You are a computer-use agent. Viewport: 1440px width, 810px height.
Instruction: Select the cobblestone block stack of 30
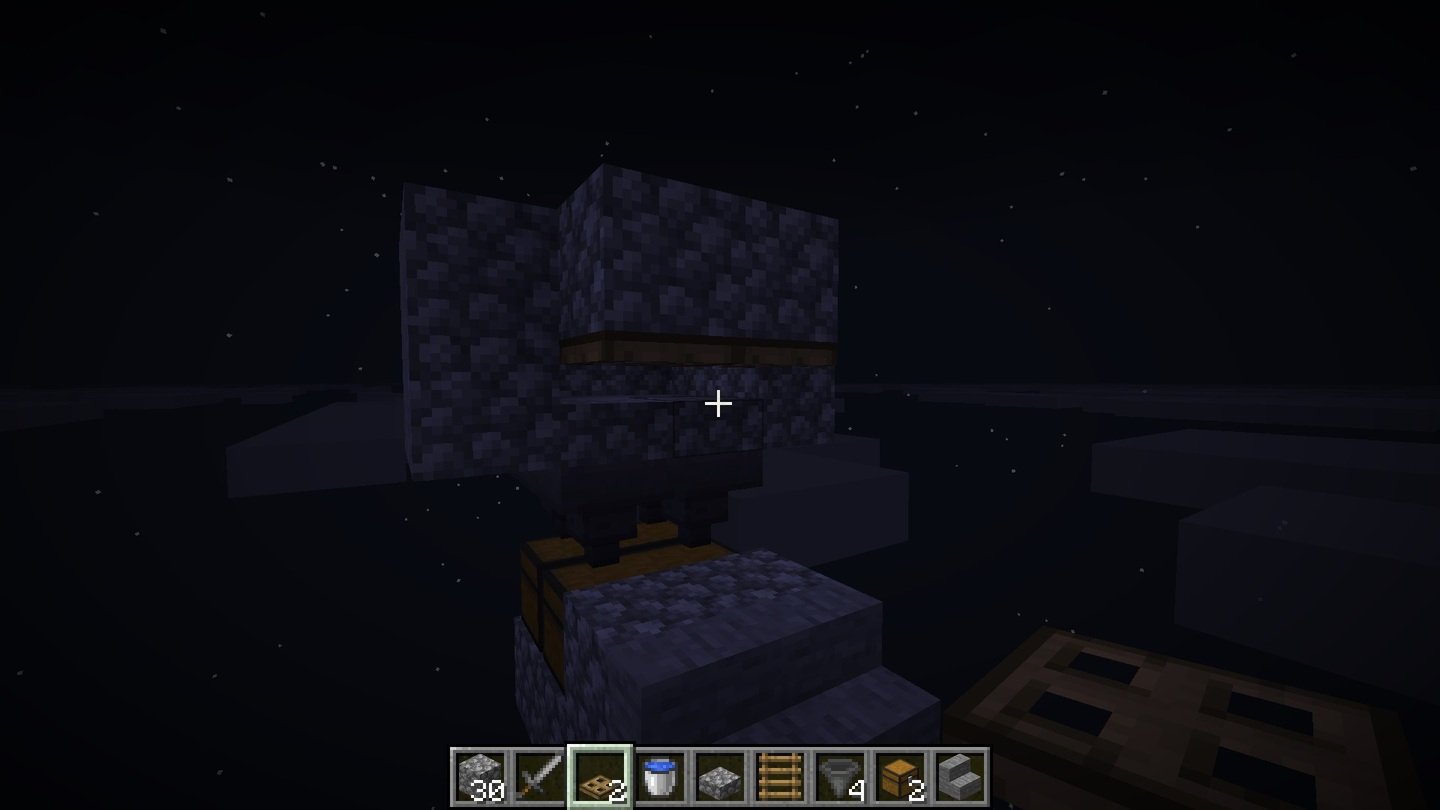coord(480,777)
